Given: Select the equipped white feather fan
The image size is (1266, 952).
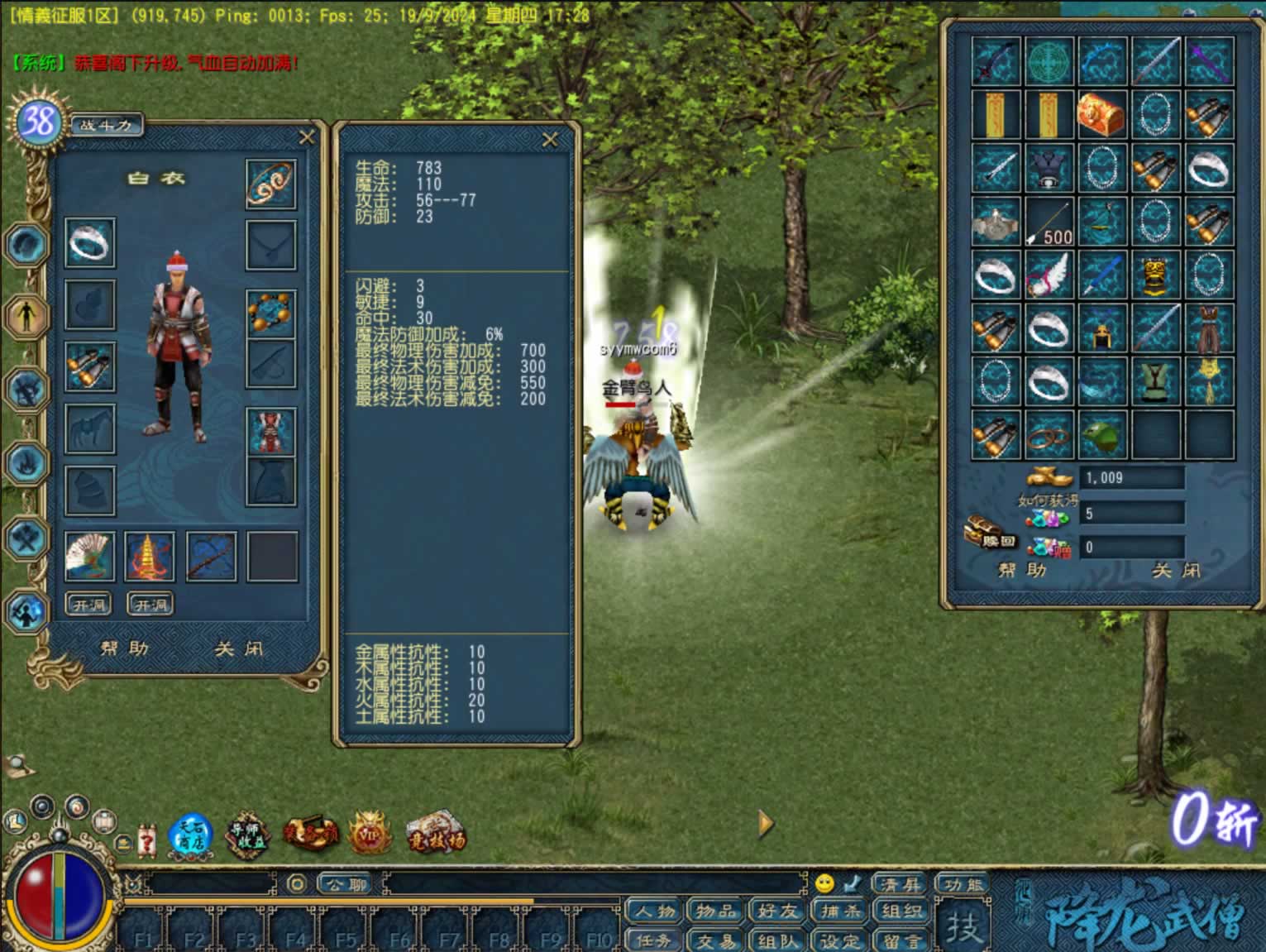Looking at the screenshot, I should pyautogui.click(x=89, y=557).
